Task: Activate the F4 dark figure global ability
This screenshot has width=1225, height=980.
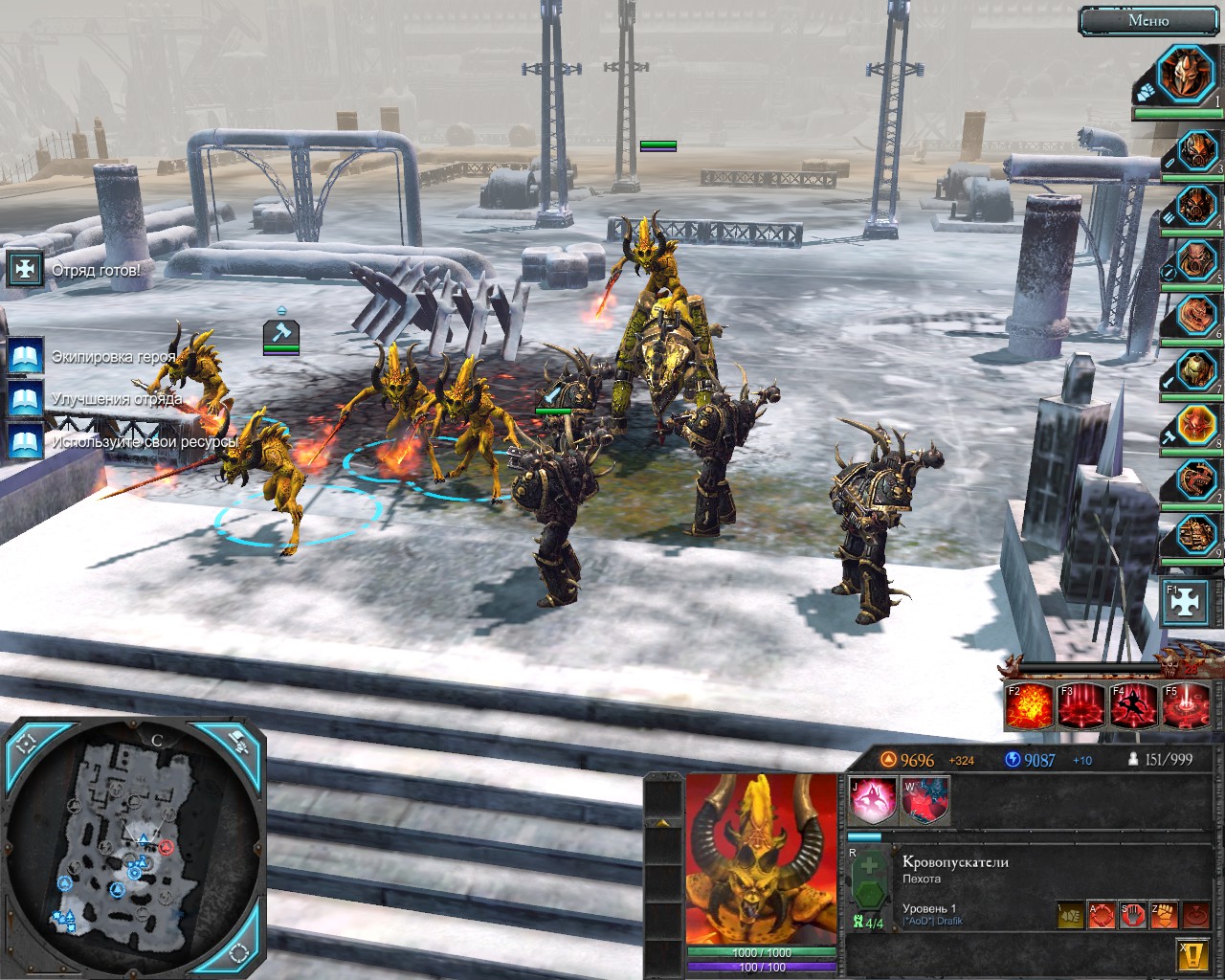Action: click(1132, 707)
